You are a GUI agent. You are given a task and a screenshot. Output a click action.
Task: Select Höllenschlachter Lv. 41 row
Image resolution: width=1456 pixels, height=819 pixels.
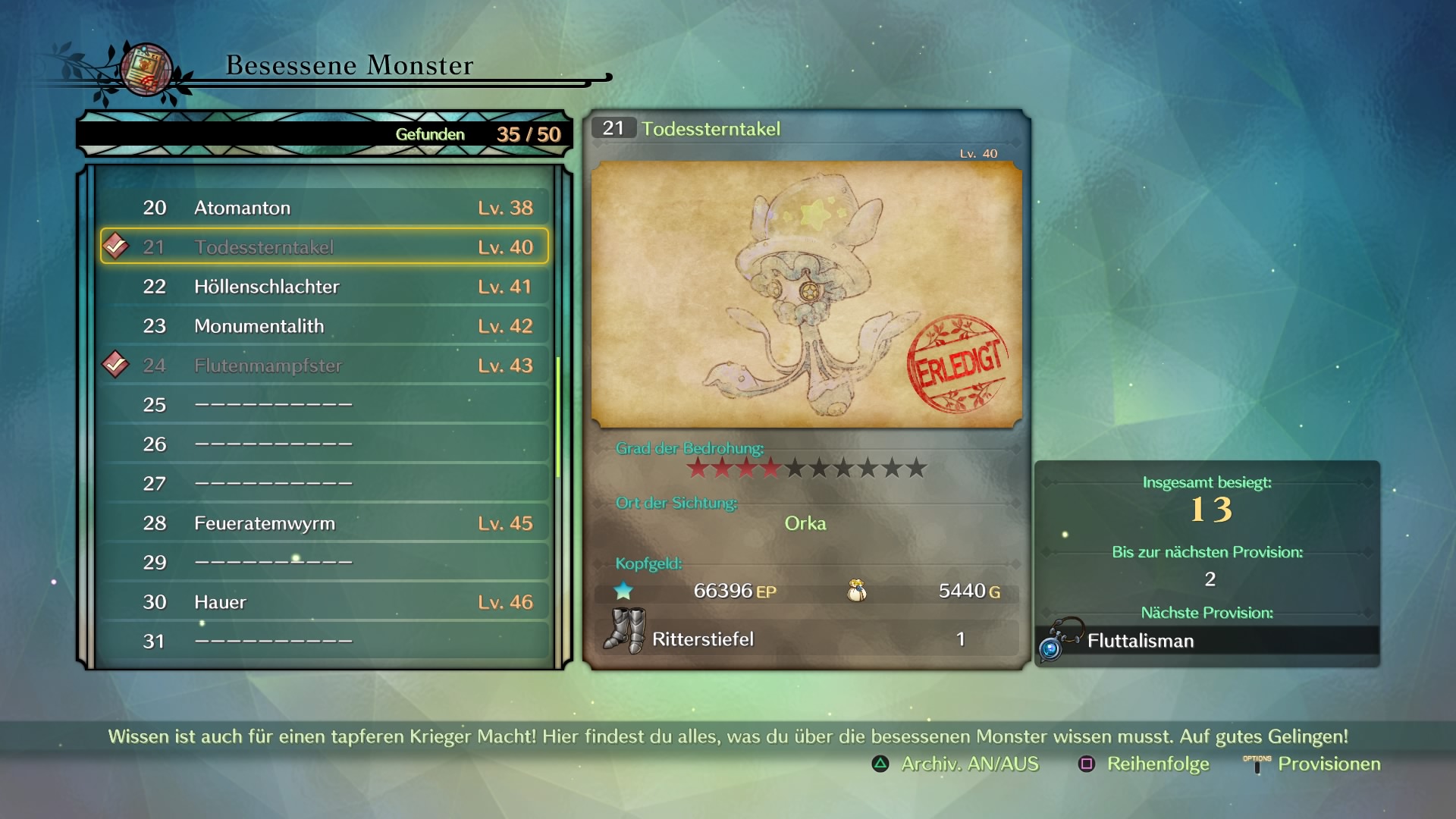coord(325,287)
